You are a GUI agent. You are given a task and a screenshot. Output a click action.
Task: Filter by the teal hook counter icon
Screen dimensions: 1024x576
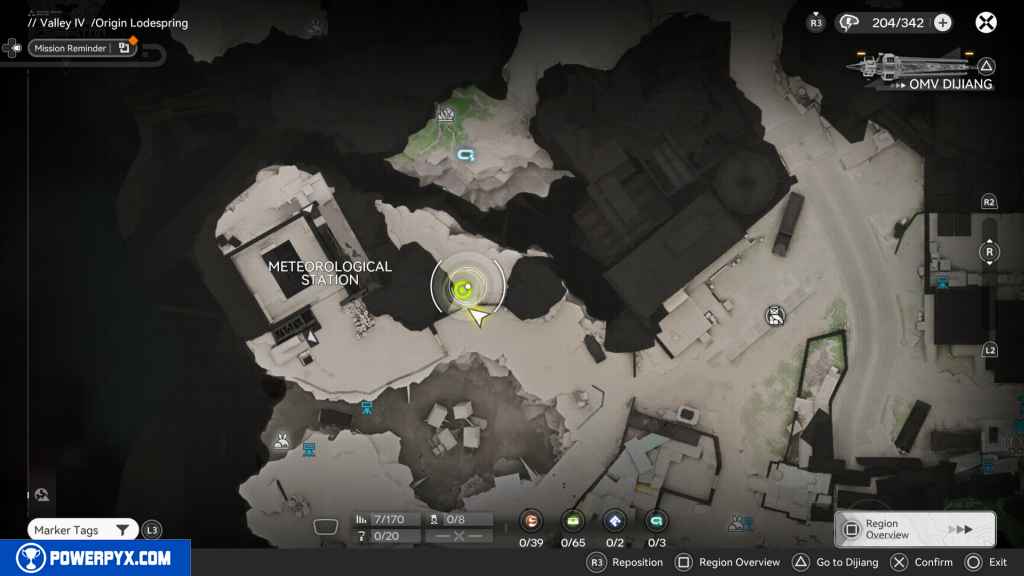656,520
